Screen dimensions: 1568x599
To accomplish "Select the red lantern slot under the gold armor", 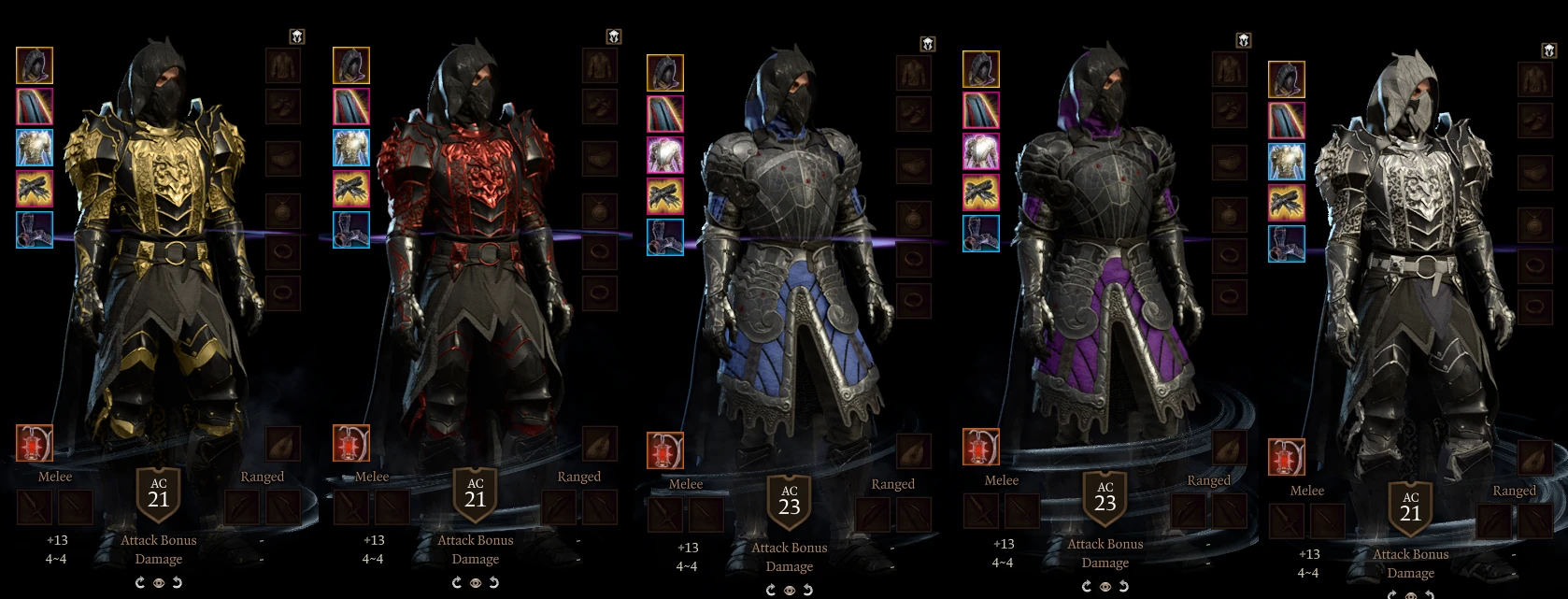I will pyautogui.click(x=35, y=443).
